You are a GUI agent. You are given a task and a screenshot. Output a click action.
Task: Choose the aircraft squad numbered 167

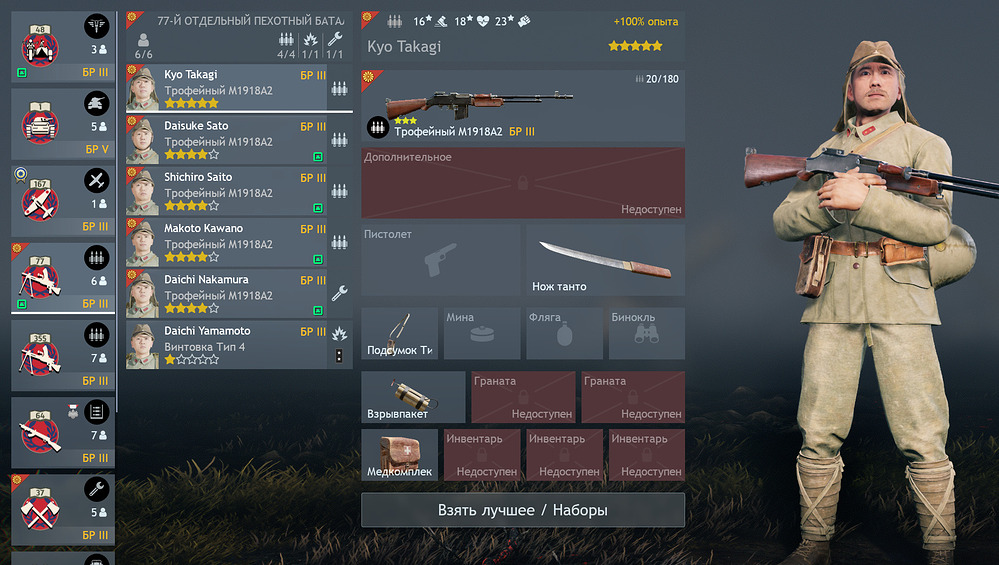63,200
